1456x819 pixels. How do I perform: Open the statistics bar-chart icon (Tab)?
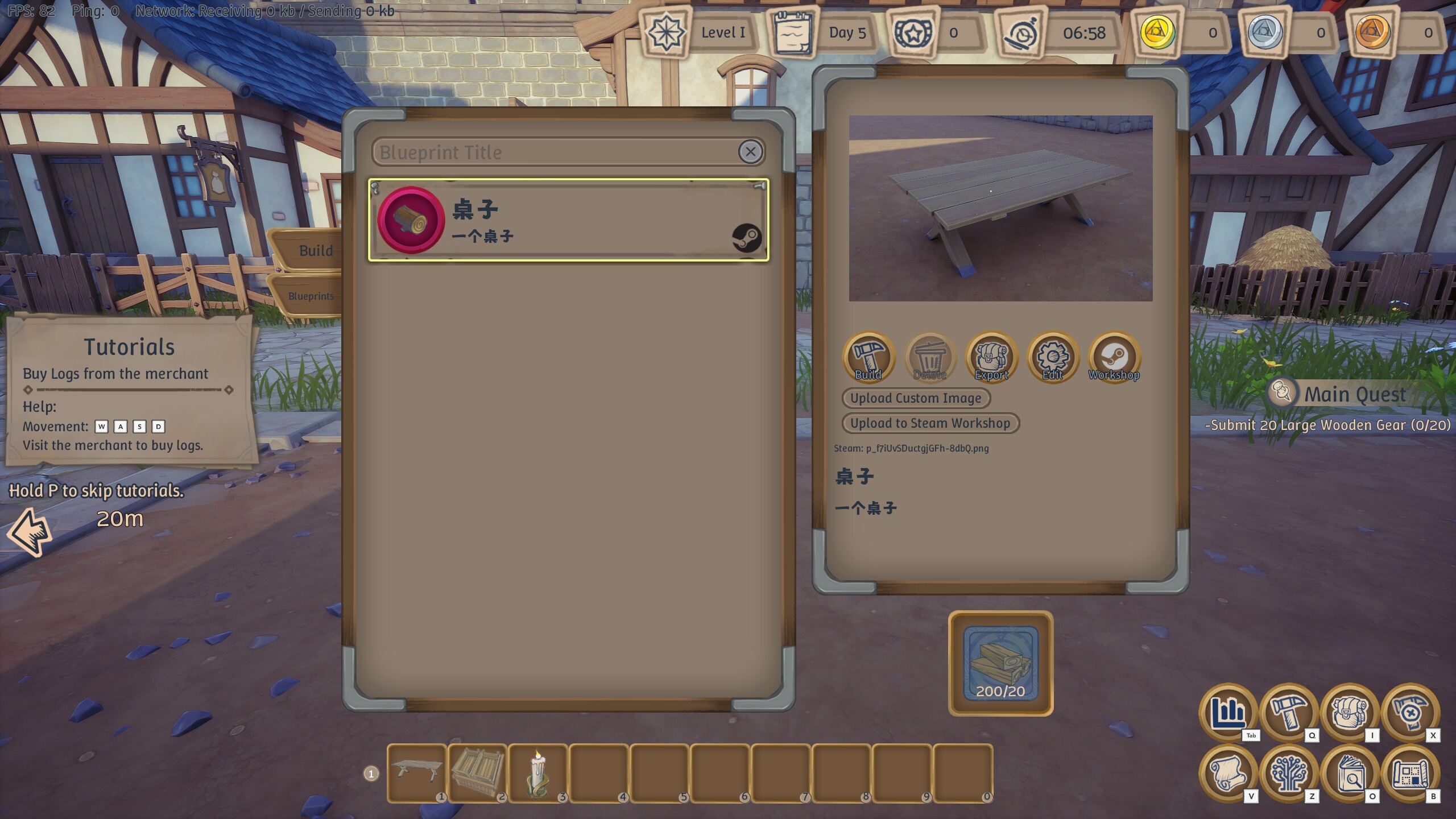pyautogui.click(x=1230, y=715)
